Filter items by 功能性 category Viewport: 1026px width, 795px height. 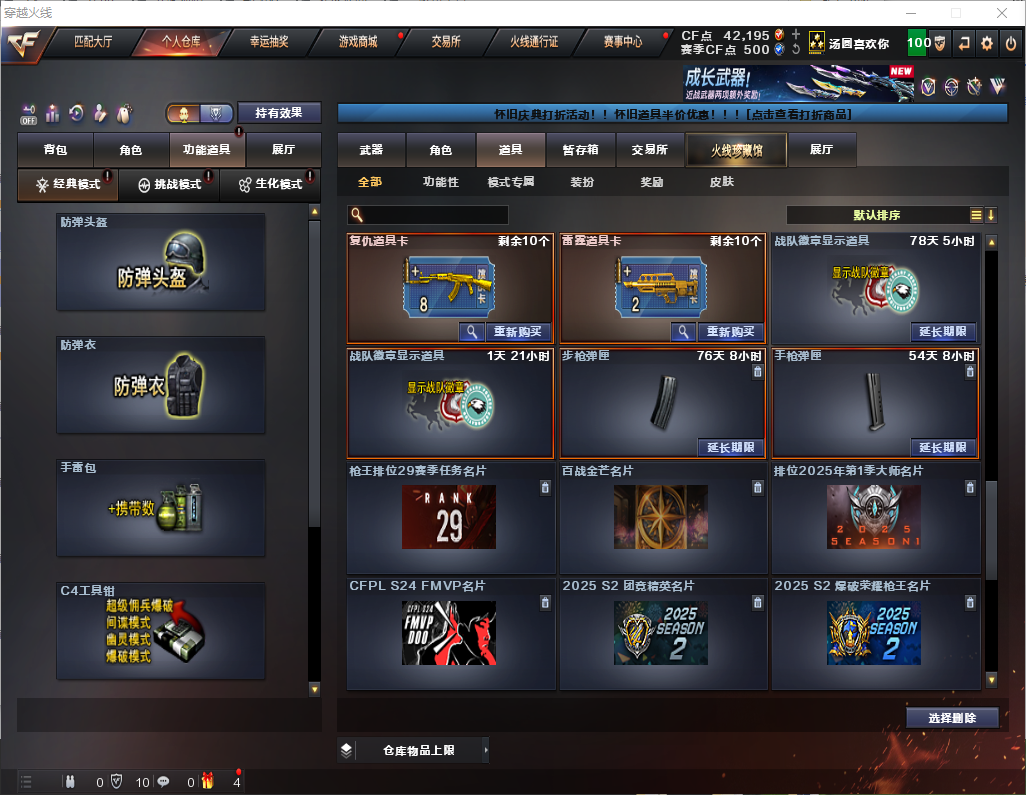click(x=440, y=182)
